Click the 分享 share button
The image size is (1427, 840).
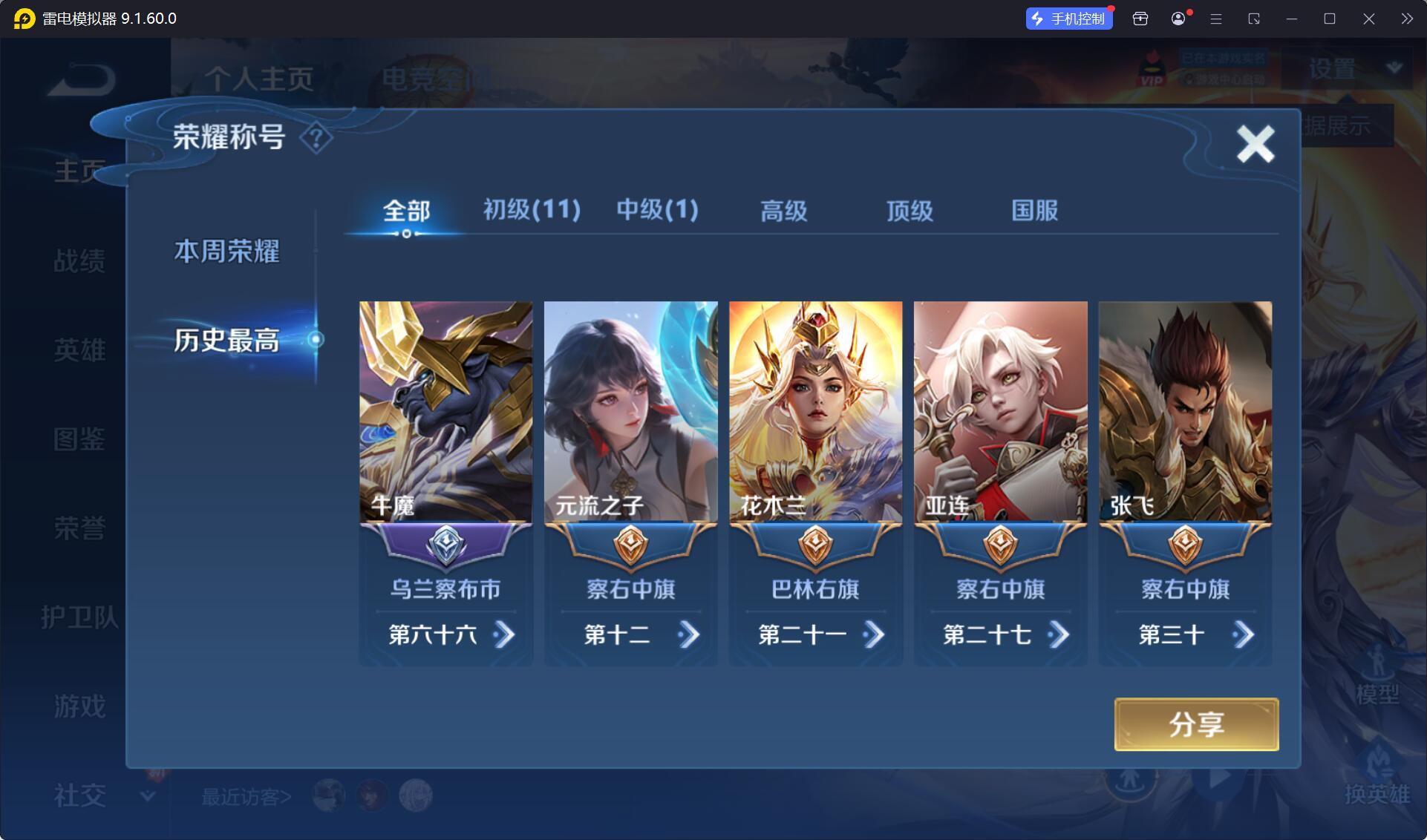click(1196, 724)
